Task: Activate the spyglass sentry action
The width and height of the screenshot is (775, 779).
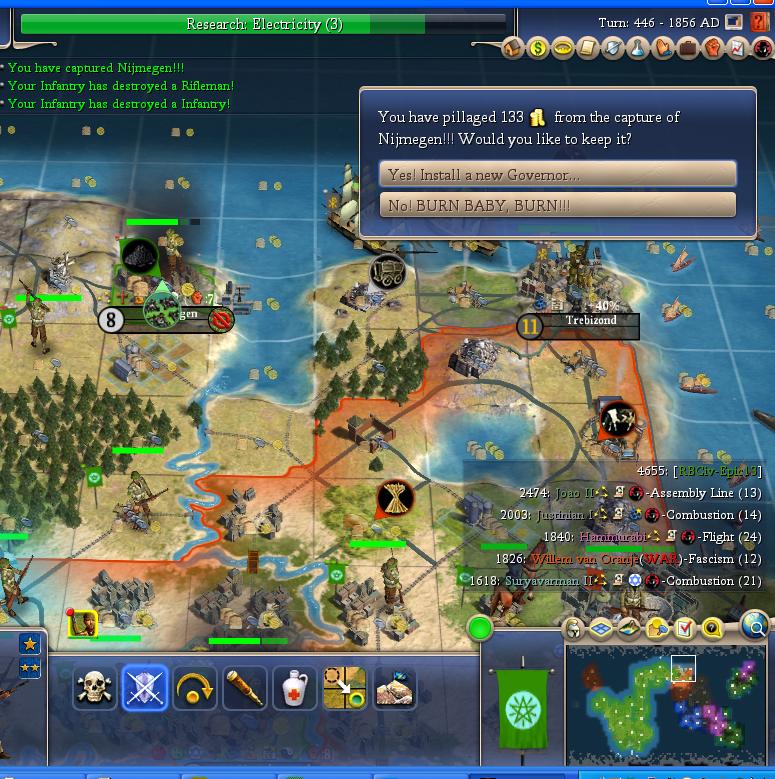Action: pos(244,689)
